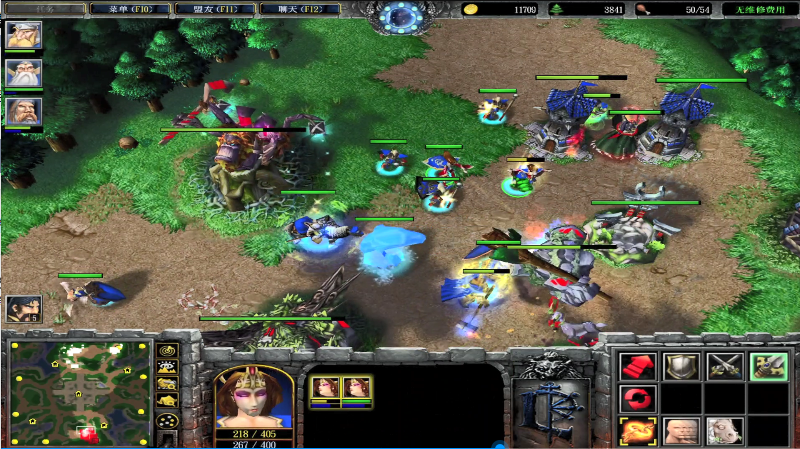
Task: Activate the white beast head ability
Action: 724,431
